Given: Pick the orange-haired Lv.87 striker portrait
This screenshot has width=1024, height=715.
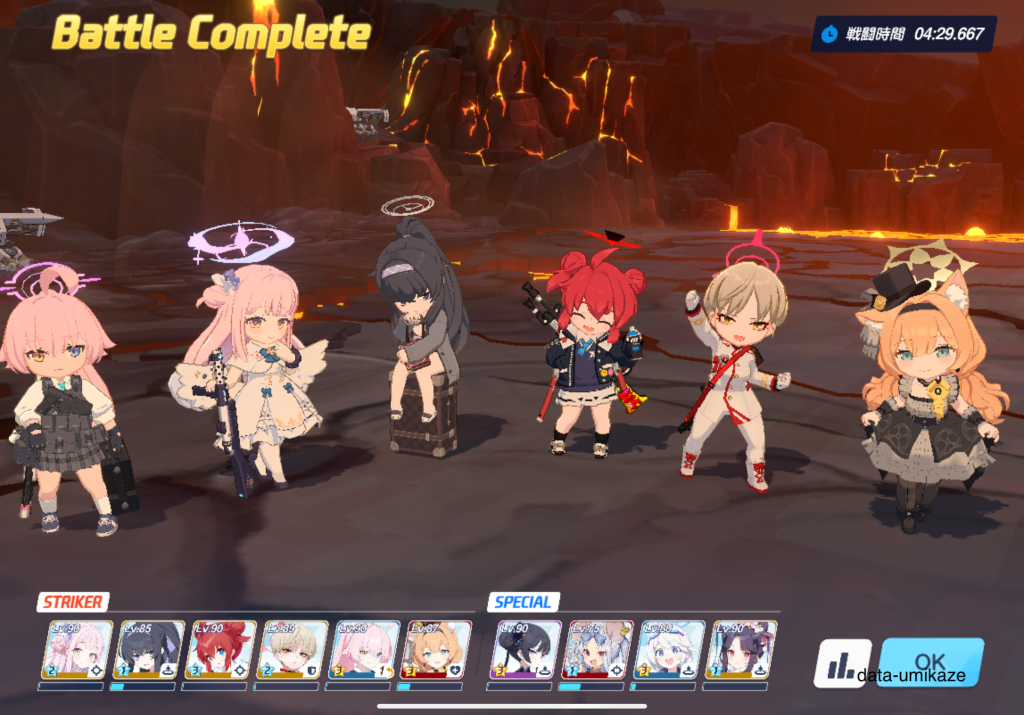Looking at the screenshot, I should pos(435,650).
